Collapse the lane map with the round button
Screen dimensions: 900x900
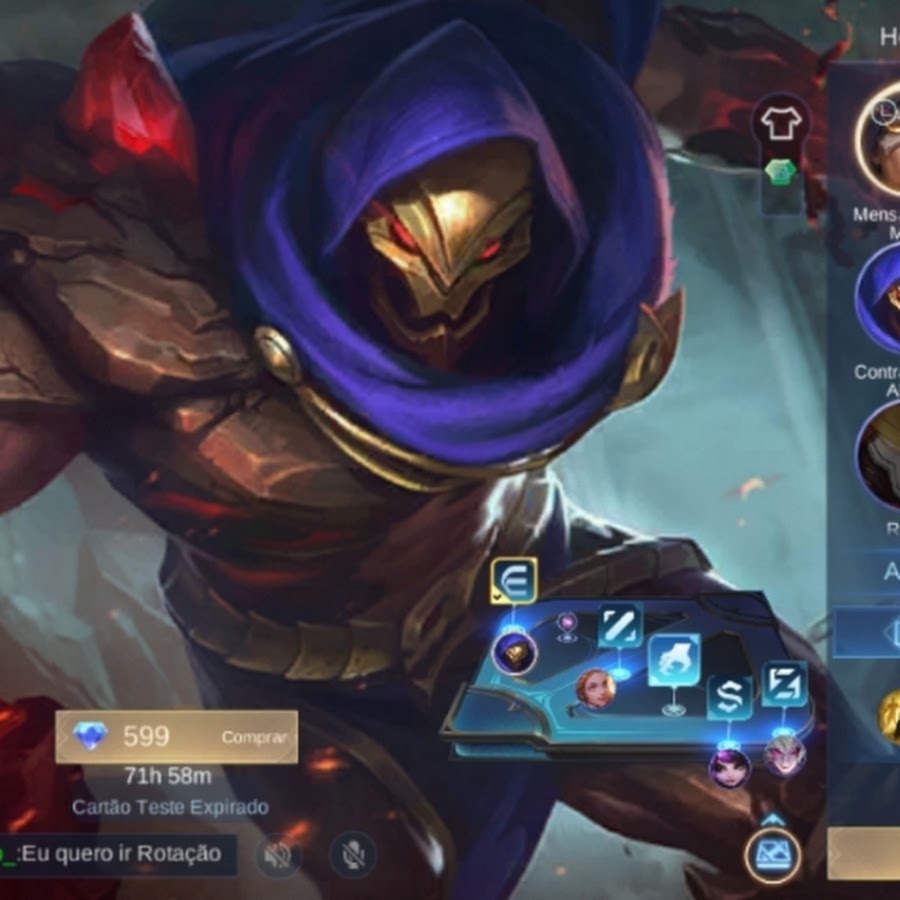coord(772,856)
